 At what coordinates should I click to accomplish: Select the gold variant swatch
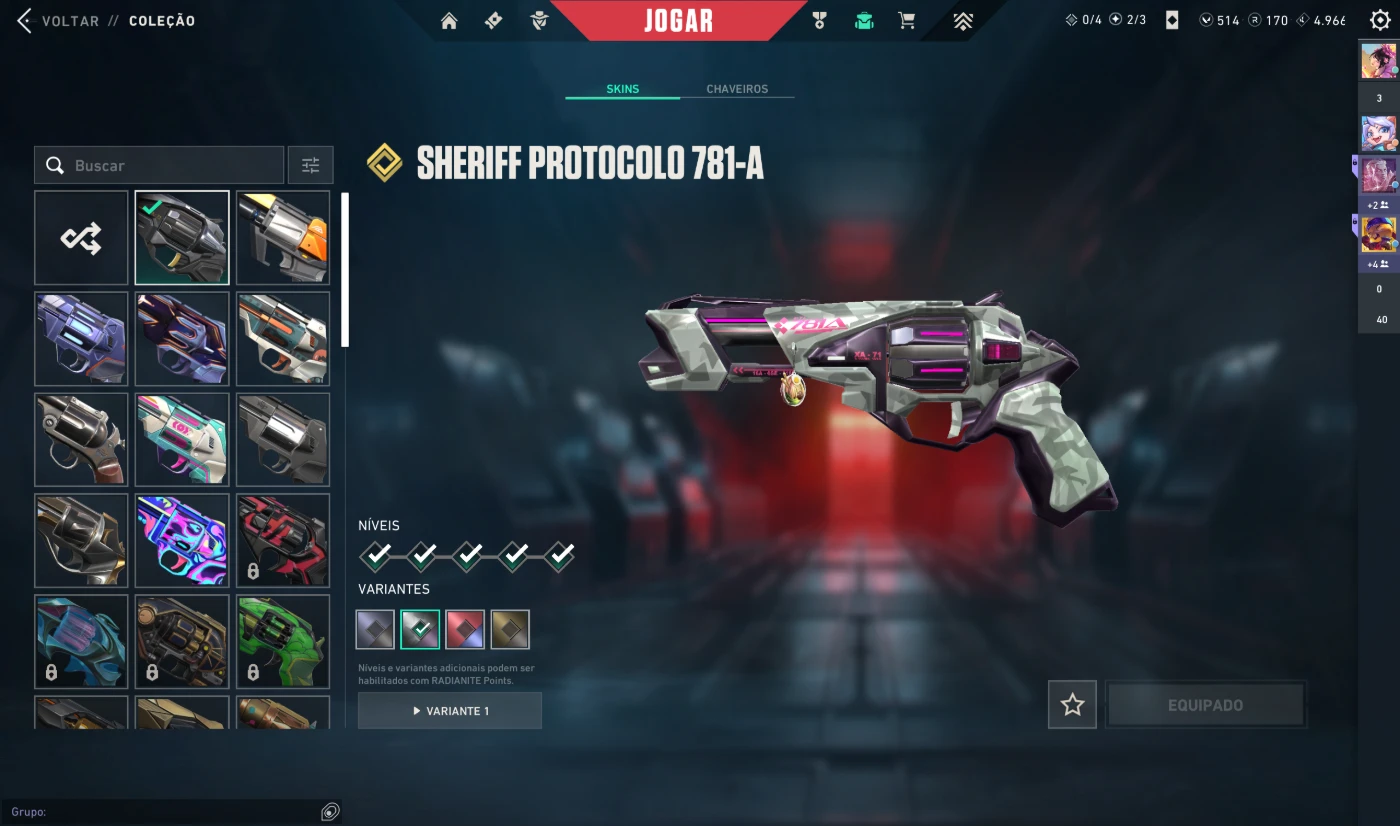[x=510, y=629]
